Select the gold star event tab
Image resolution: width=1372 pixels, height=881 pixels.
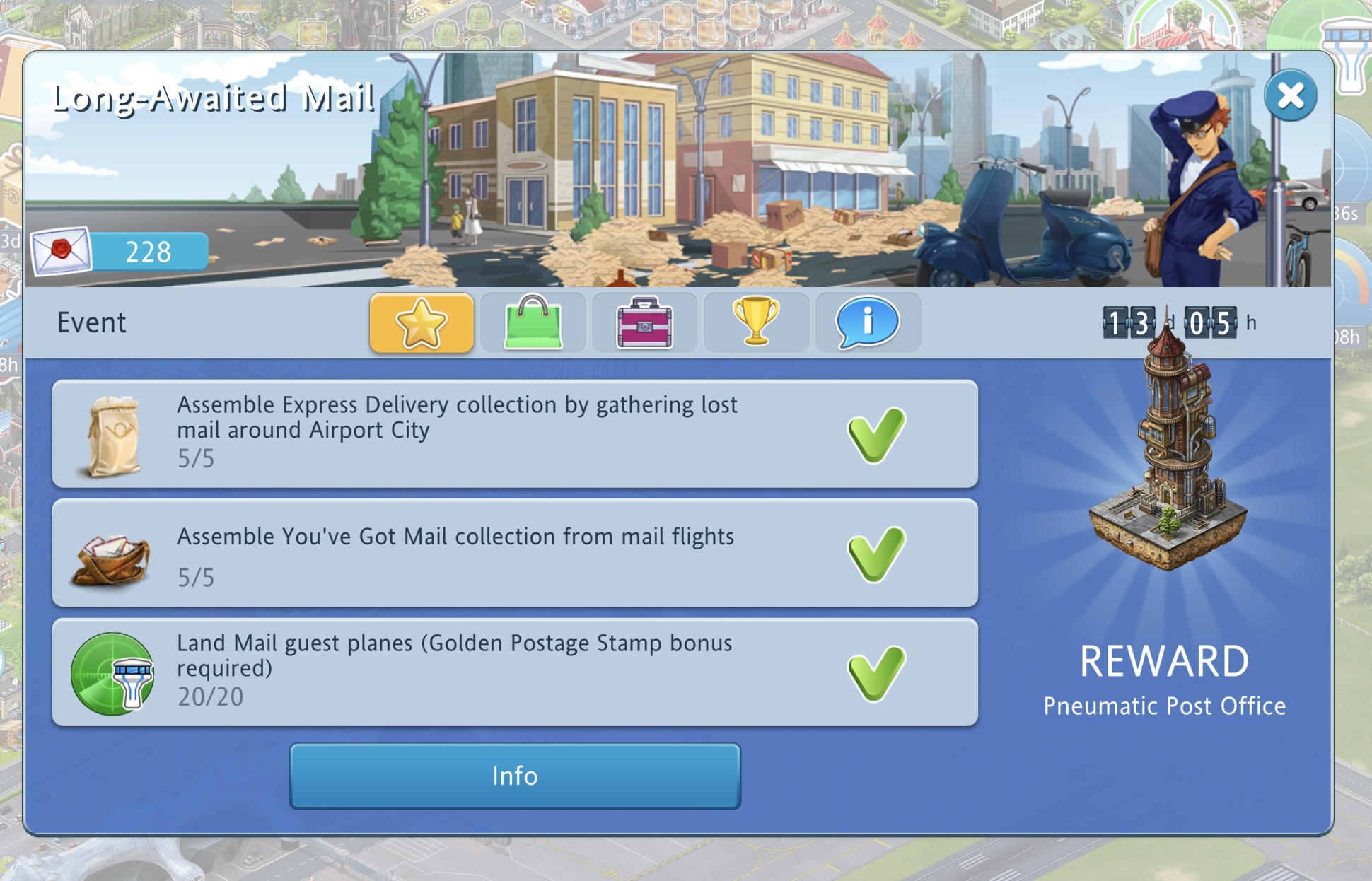tap(422, 323)
